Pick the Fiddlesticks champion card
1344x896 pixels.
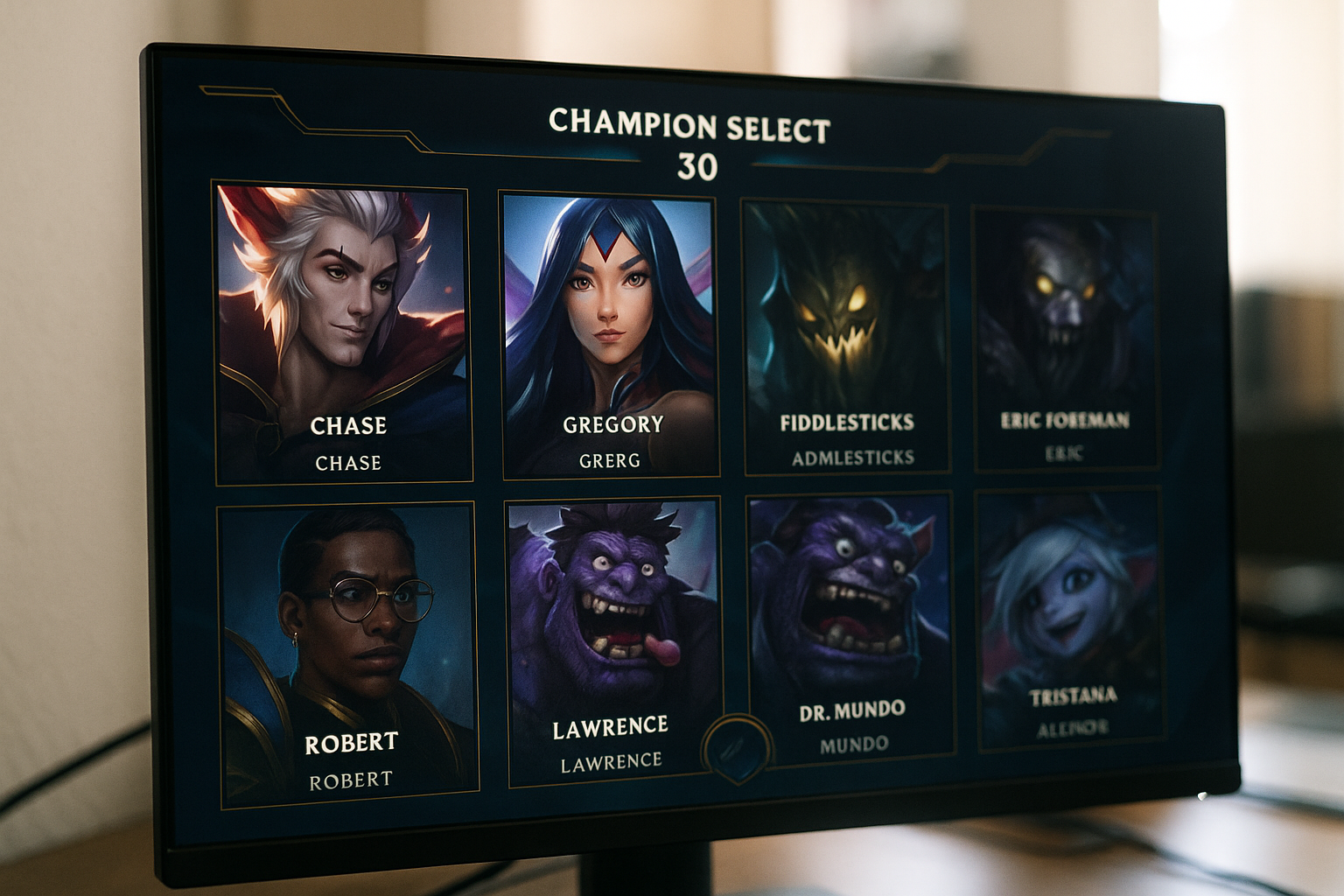coord(846,337)
